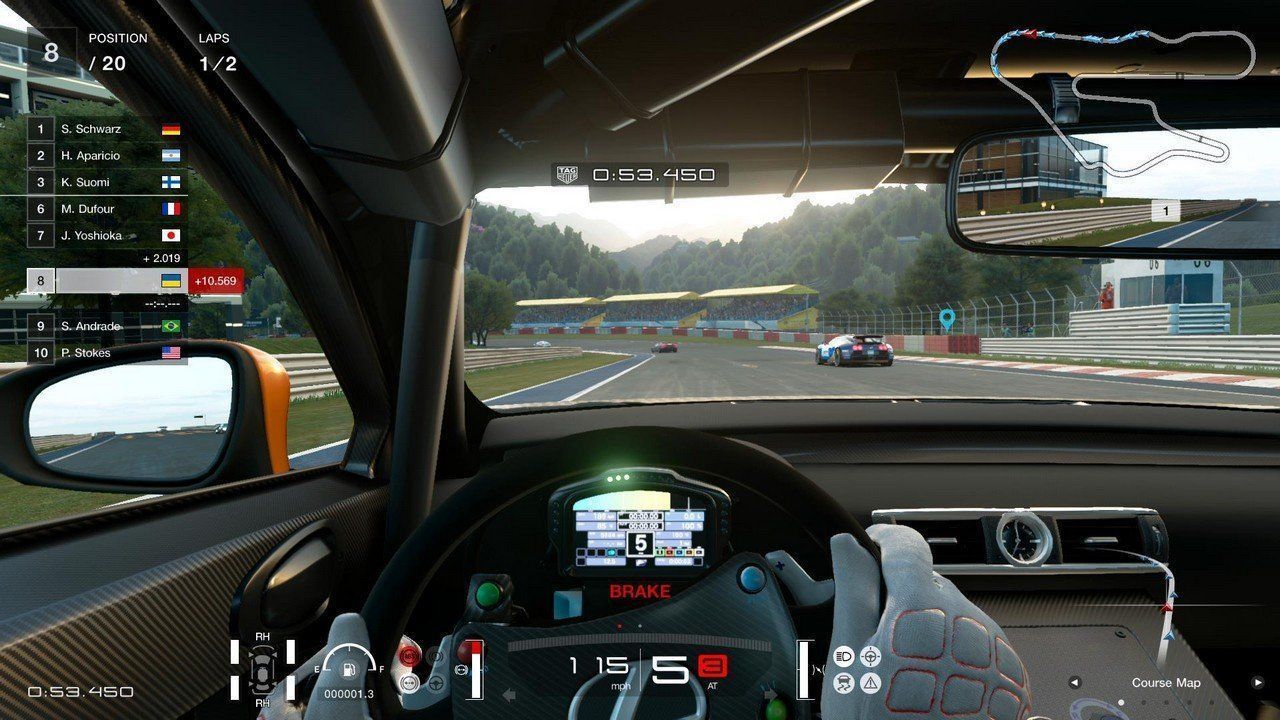This screenshot has height=720, width=1280.
Task: Click the Course Map panel label
Action: (x=1166, y=683)
